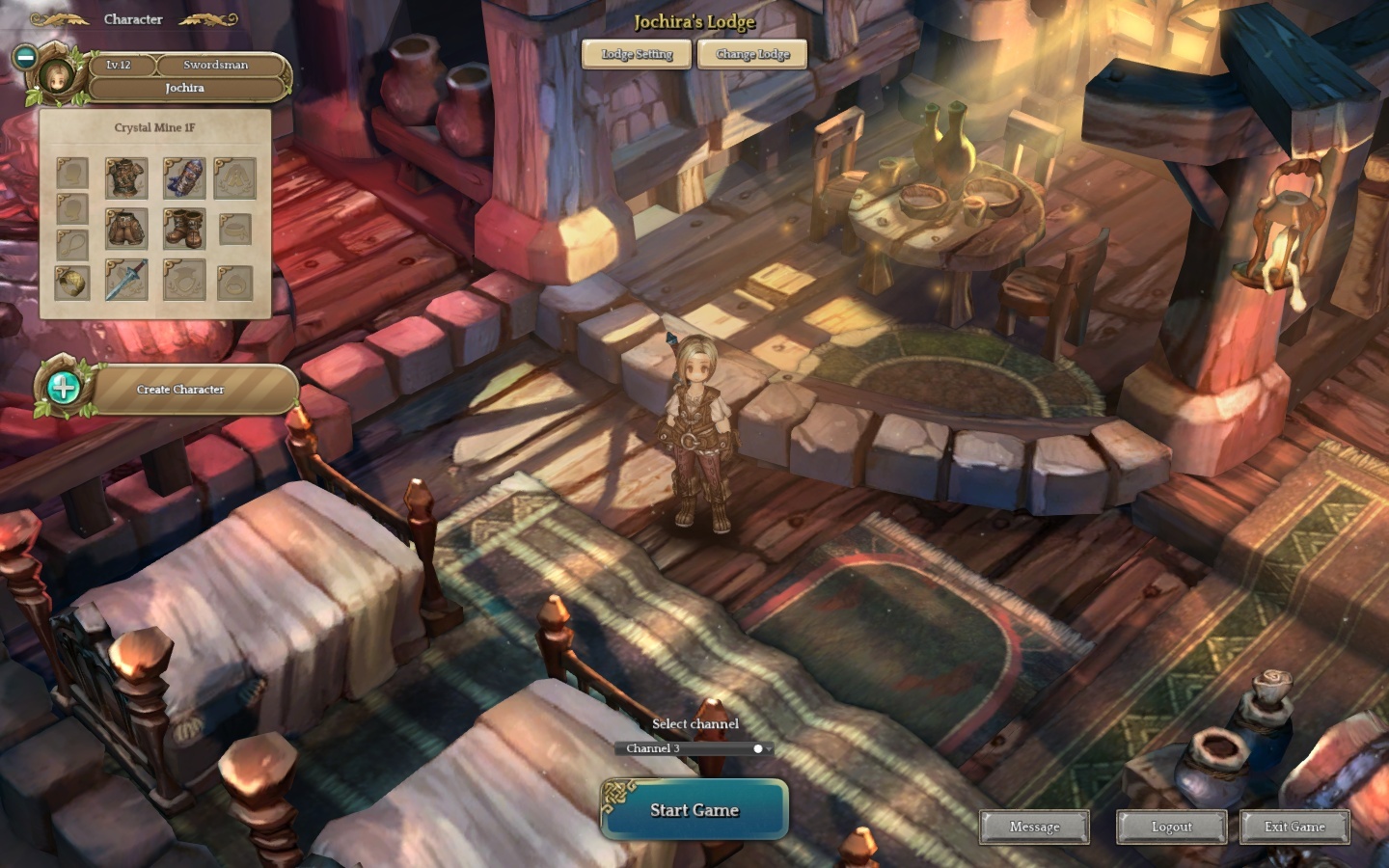Inspect the equipped sword slot
The image size is (1389, 868).
click(x=126, y=281)
